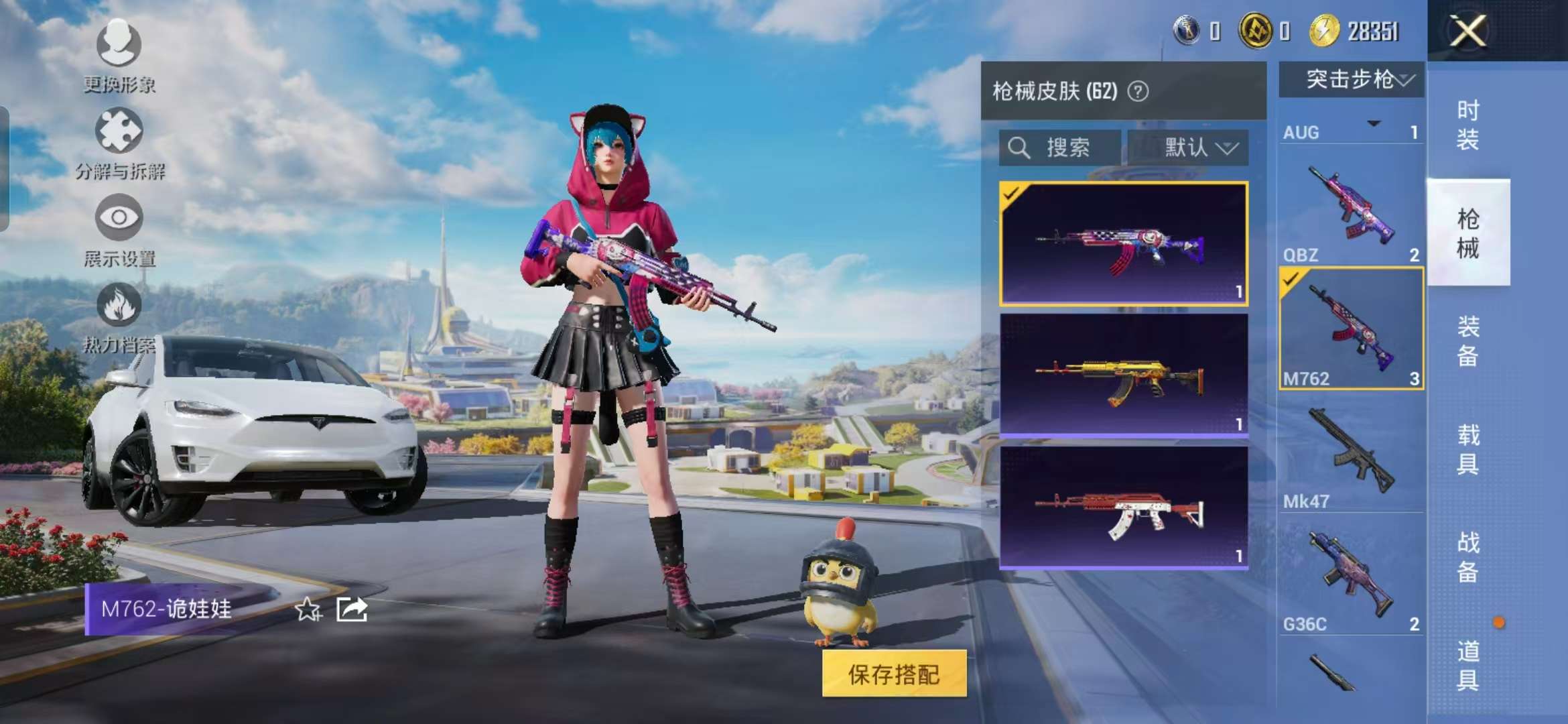Viewport: 1568px width, 724px height.
Task: Switch to the 时装 tab
Action: point(1467,125)
